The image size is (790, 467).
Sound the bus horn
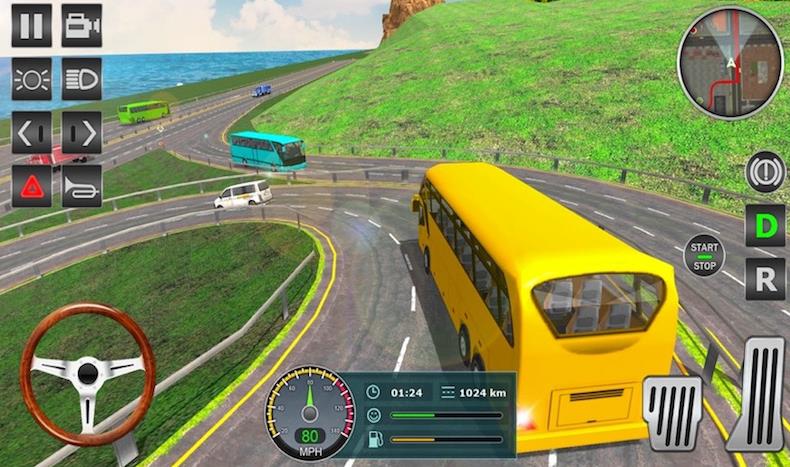click(x=81, y=186)
